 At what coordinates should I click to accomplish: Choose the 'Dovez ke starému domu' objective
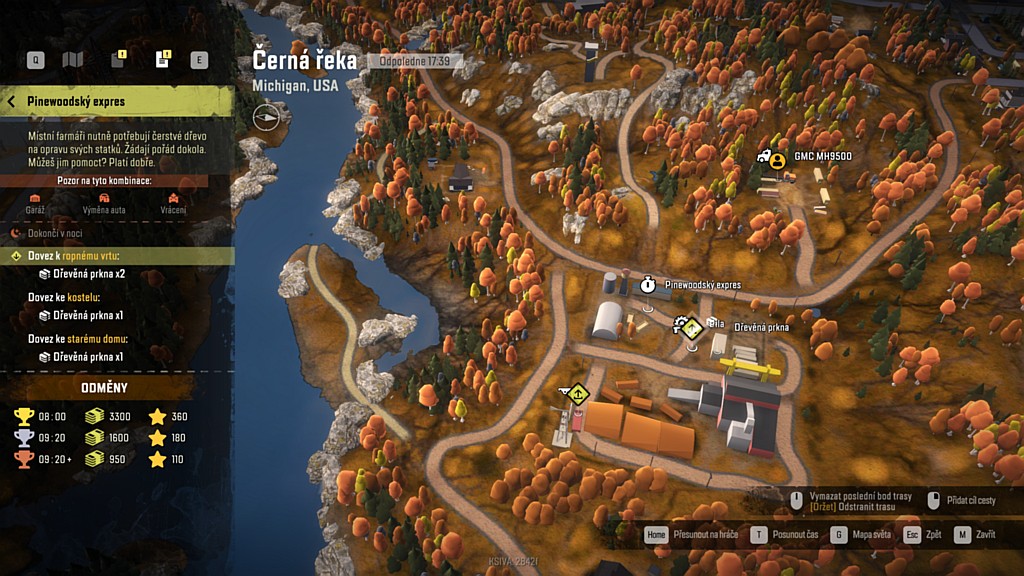[78, 339]
